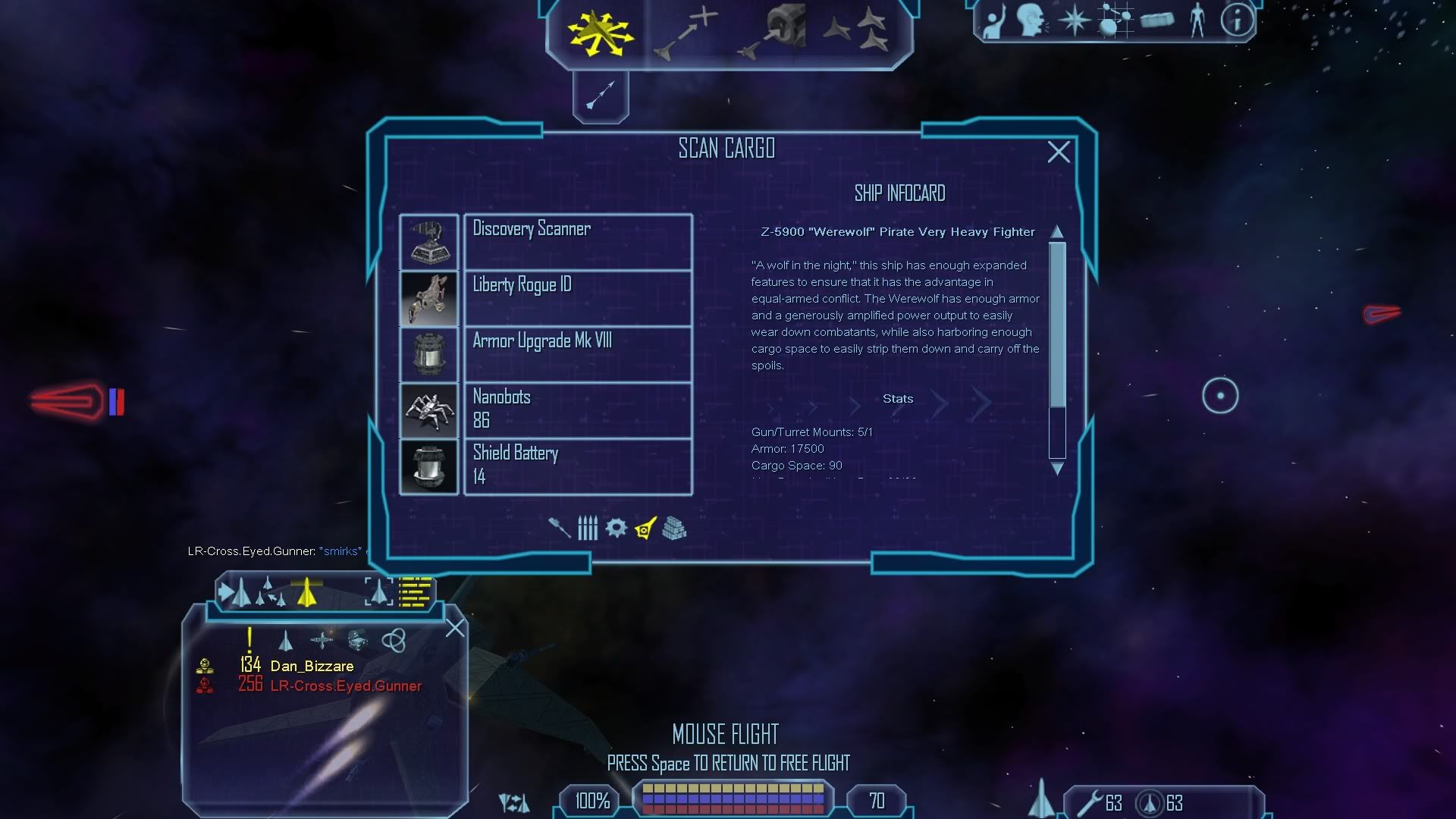
Task: Select the Discovery Scanner cargo row
Action: click(577, 242)
